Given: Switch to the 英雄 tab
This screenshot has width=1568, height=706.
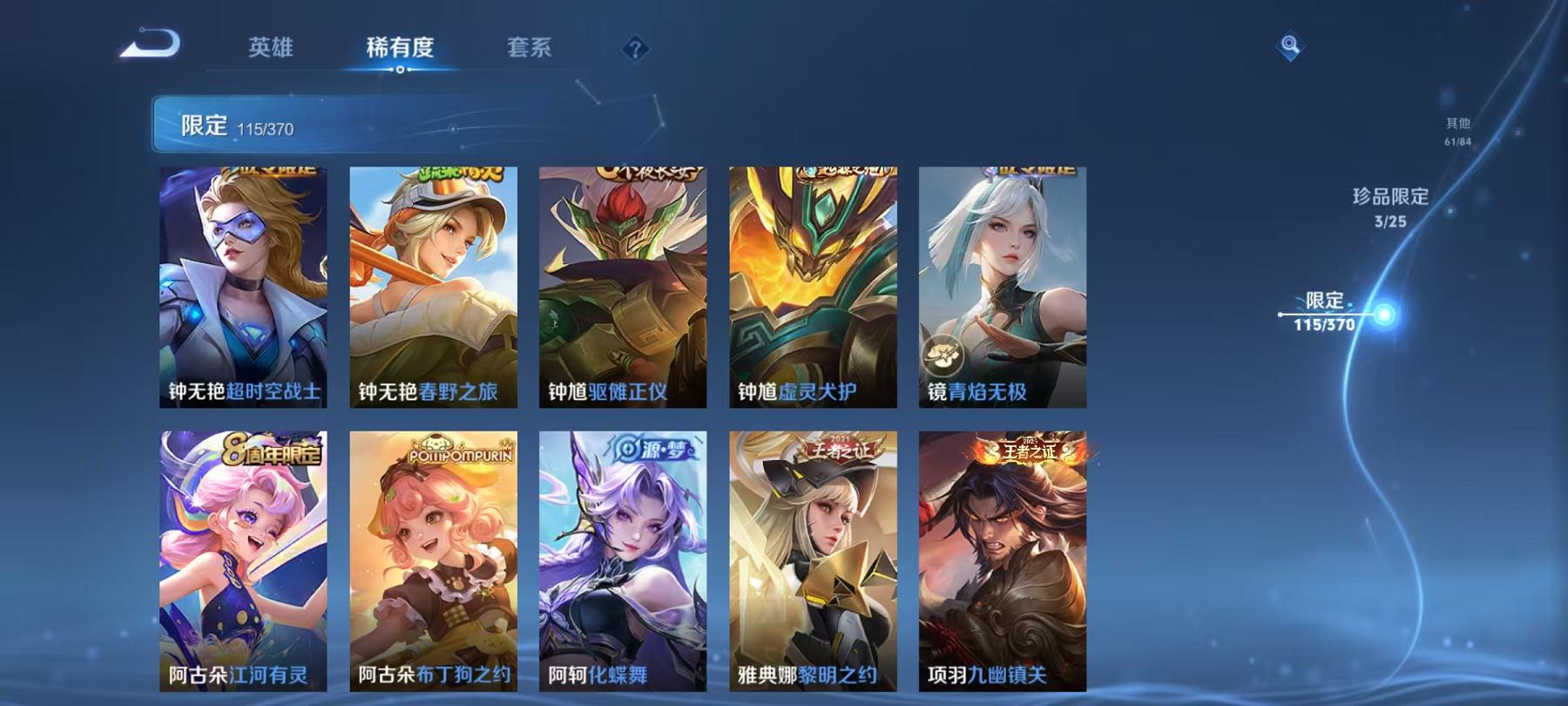Looking at the screenshot, I should (271, 50).
